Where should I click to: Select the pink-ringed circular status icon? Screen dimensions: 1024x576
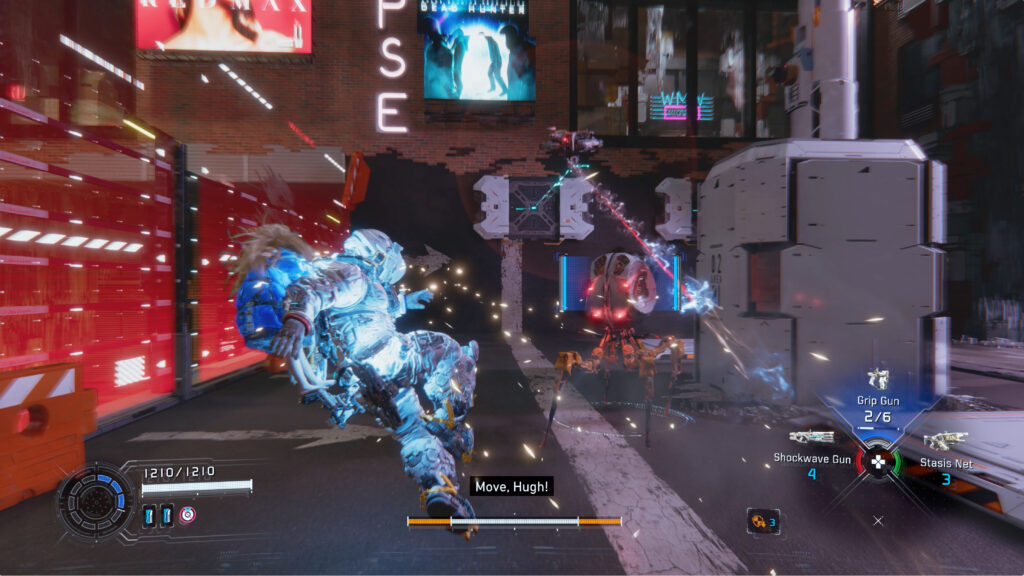click(x=188, y=515)
